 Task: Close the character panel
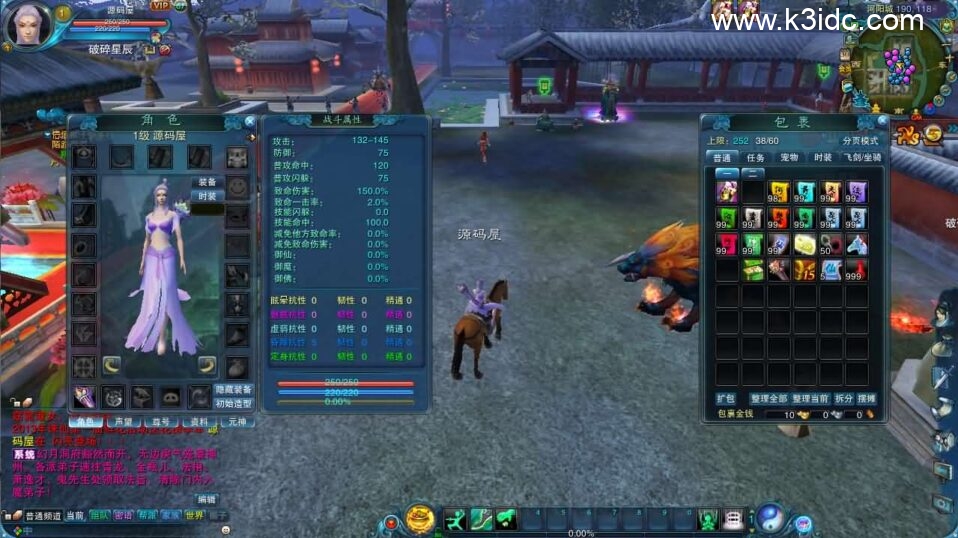[x=249, y=121]
